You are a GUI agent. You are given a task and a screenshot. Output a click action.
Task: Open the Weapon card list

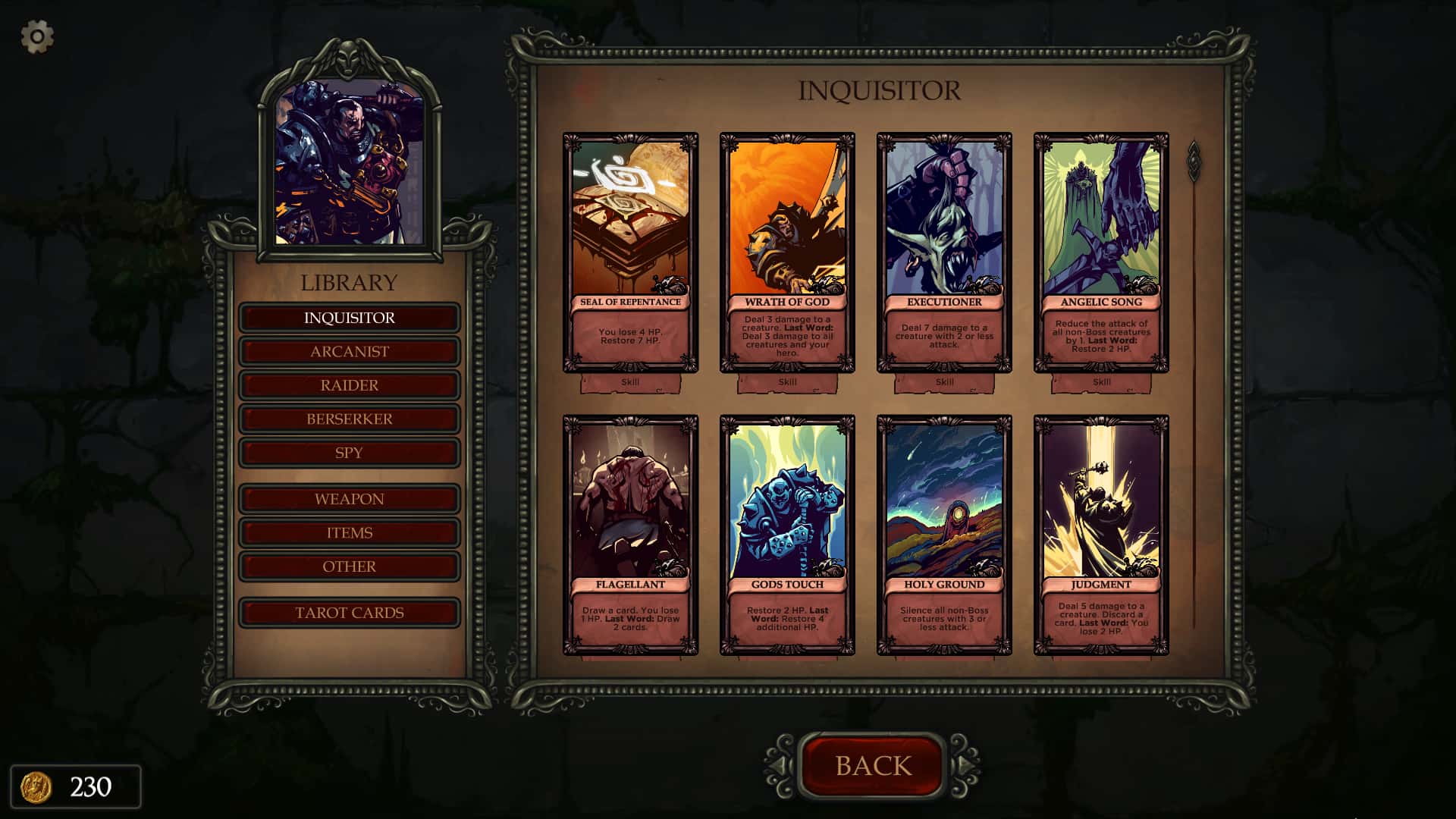pos(349,498)
